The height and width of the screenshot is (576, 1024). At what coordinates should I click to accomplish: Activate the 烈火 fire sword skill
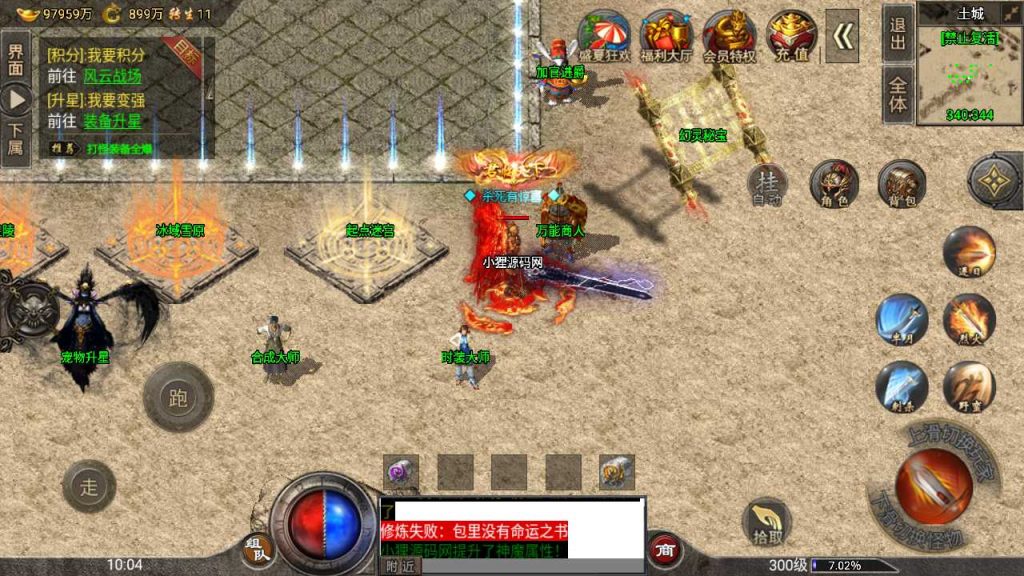pos(968,320)
